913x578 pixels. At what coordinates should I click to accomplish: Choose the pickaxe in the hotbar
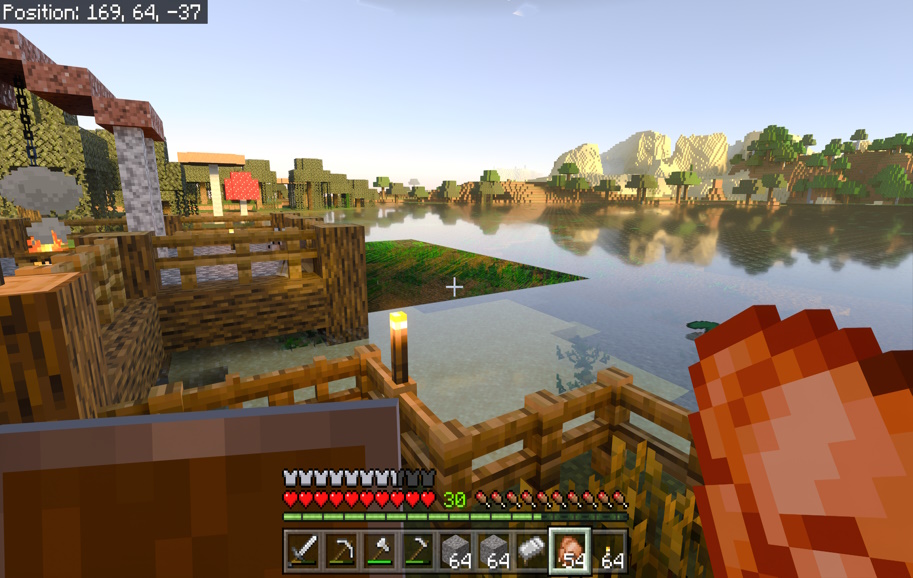pos(341,549)
